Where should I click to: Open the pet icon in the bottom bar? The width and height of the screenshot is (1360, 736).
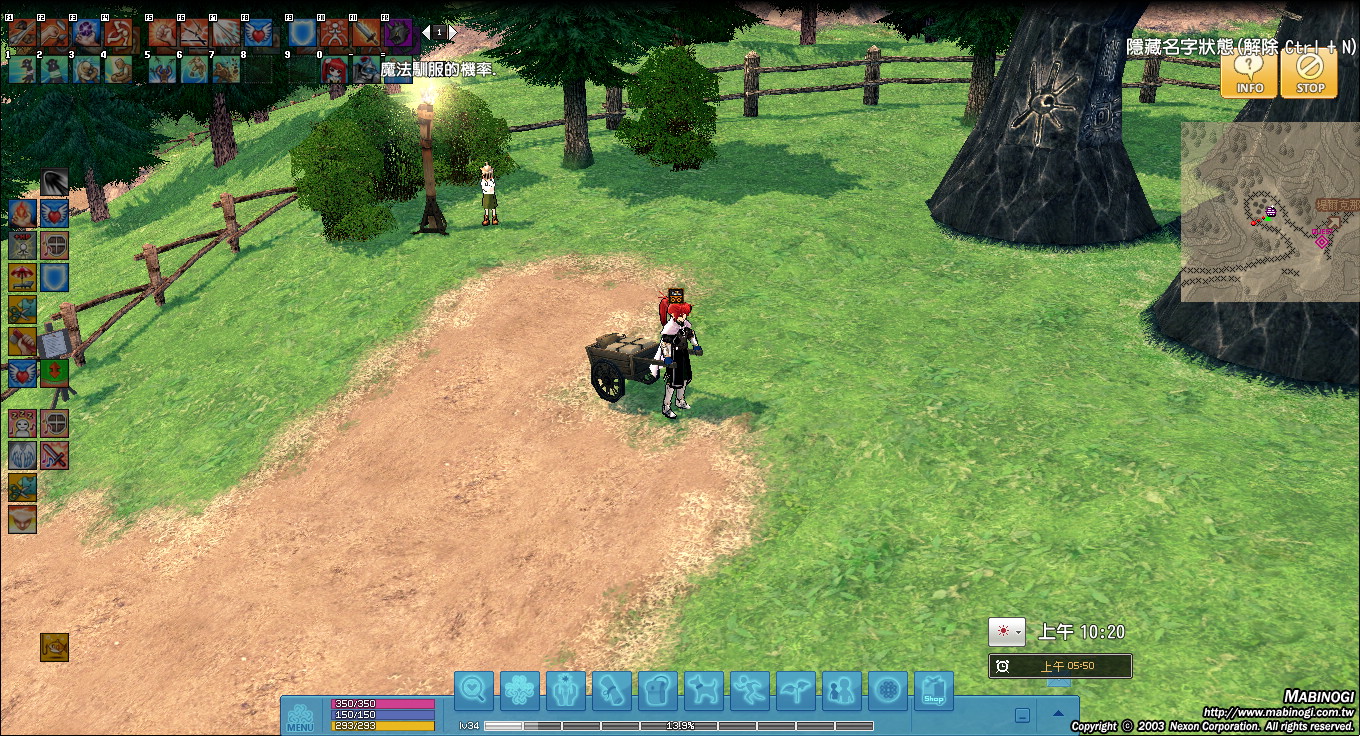704,691
